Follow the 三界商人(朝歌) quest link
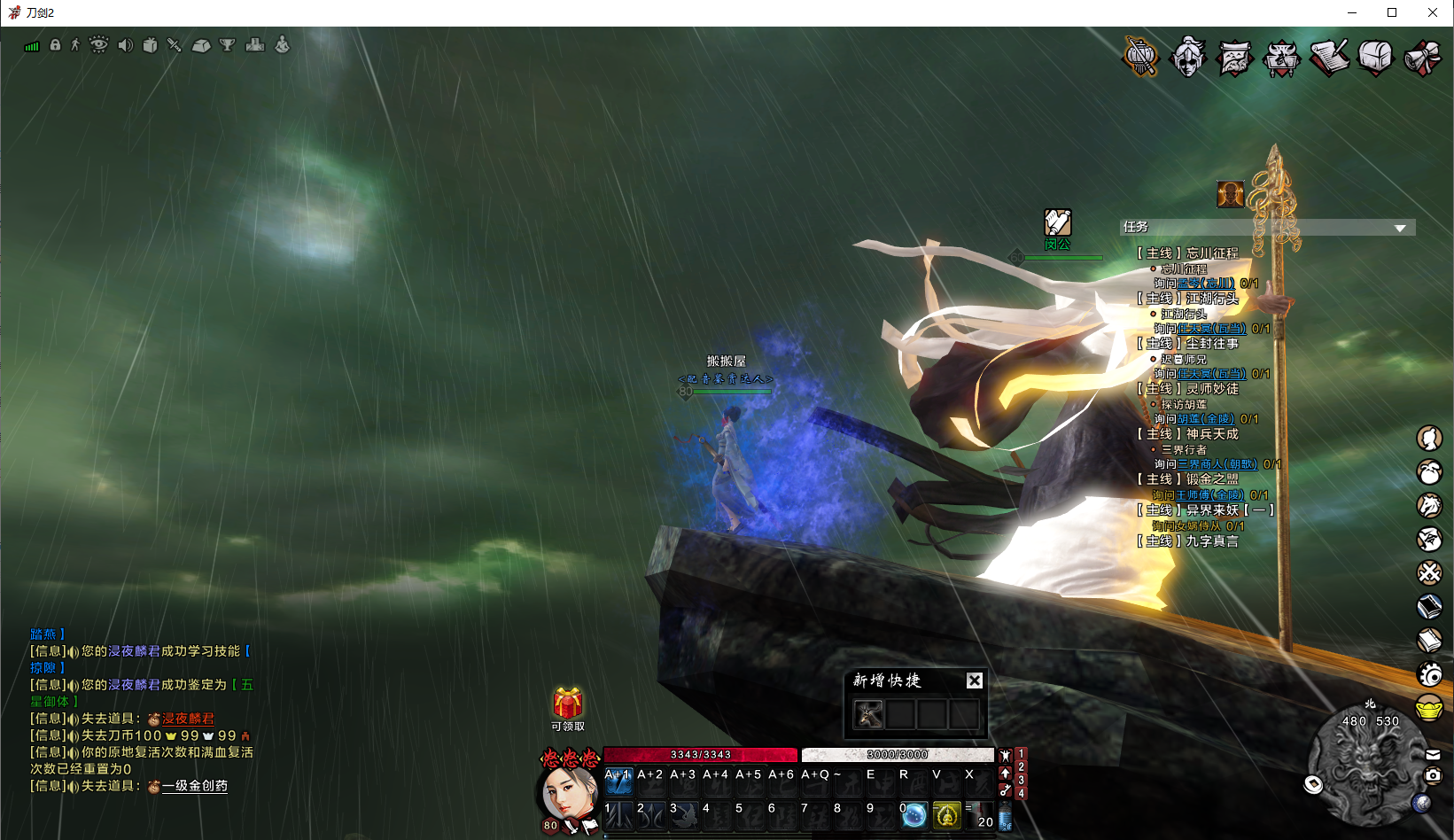 click(1217, 464)
